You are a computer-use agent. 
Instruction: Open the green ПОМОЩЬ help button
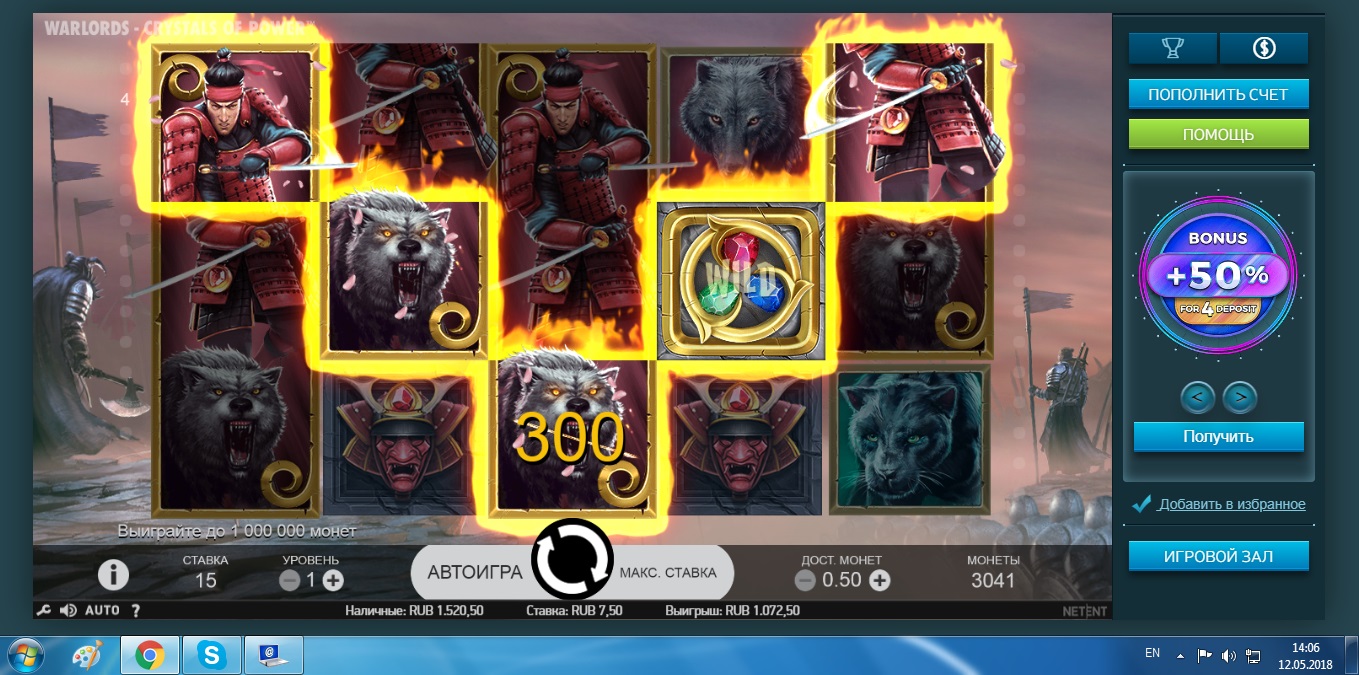1218,134
